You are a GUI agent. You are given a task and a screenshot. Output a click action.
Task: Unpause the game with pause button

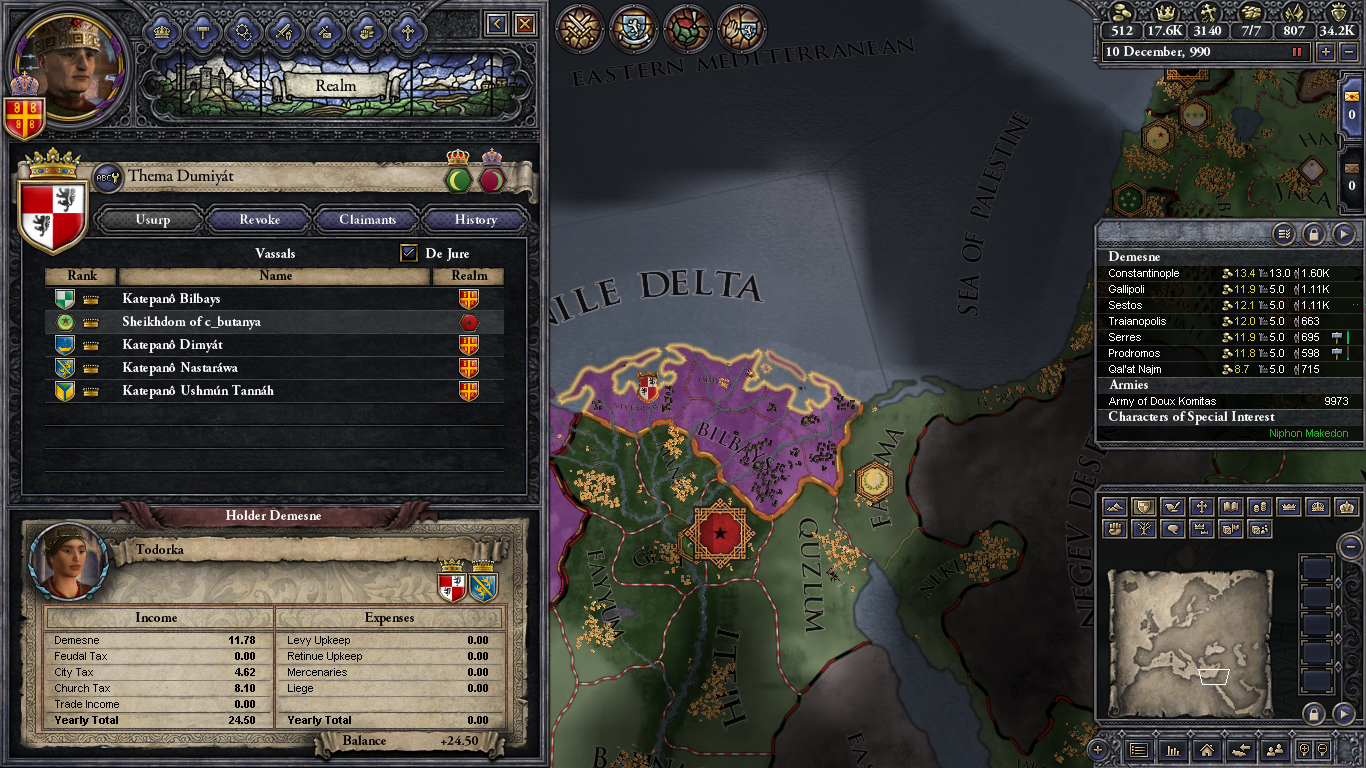click(1296, 52)
